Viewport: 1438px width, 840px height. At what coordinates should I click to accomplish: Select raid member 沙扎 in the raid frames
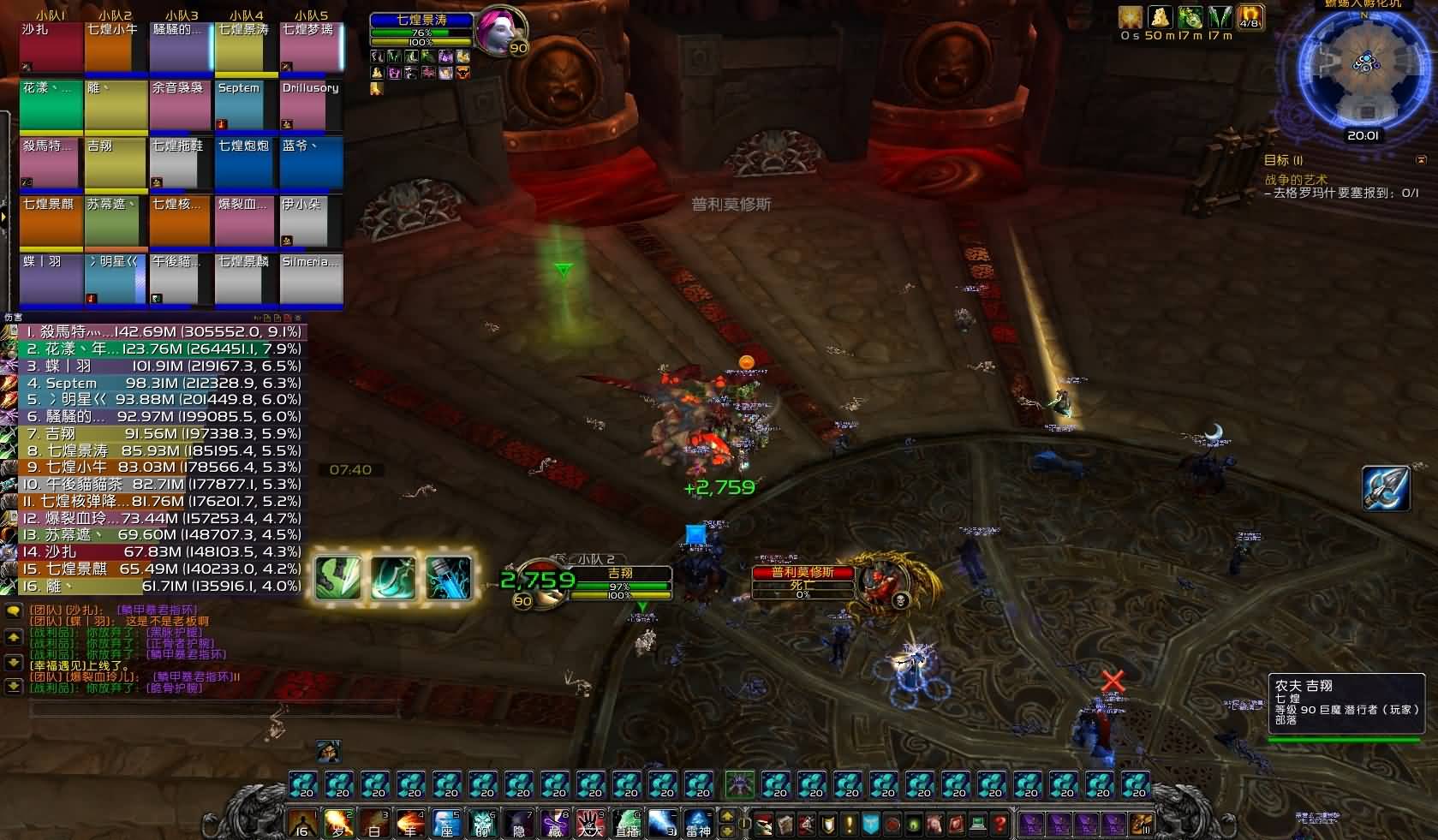tap(51, 47)
